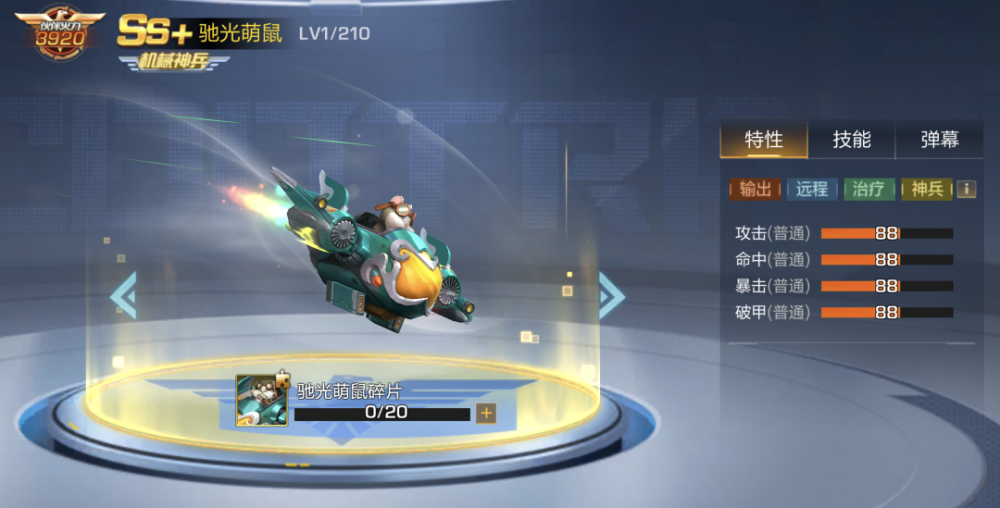Tap the 治疗 trait tag
This screenshot has height=508, width=1000.
pyautogui.click(x=869, y=189)
